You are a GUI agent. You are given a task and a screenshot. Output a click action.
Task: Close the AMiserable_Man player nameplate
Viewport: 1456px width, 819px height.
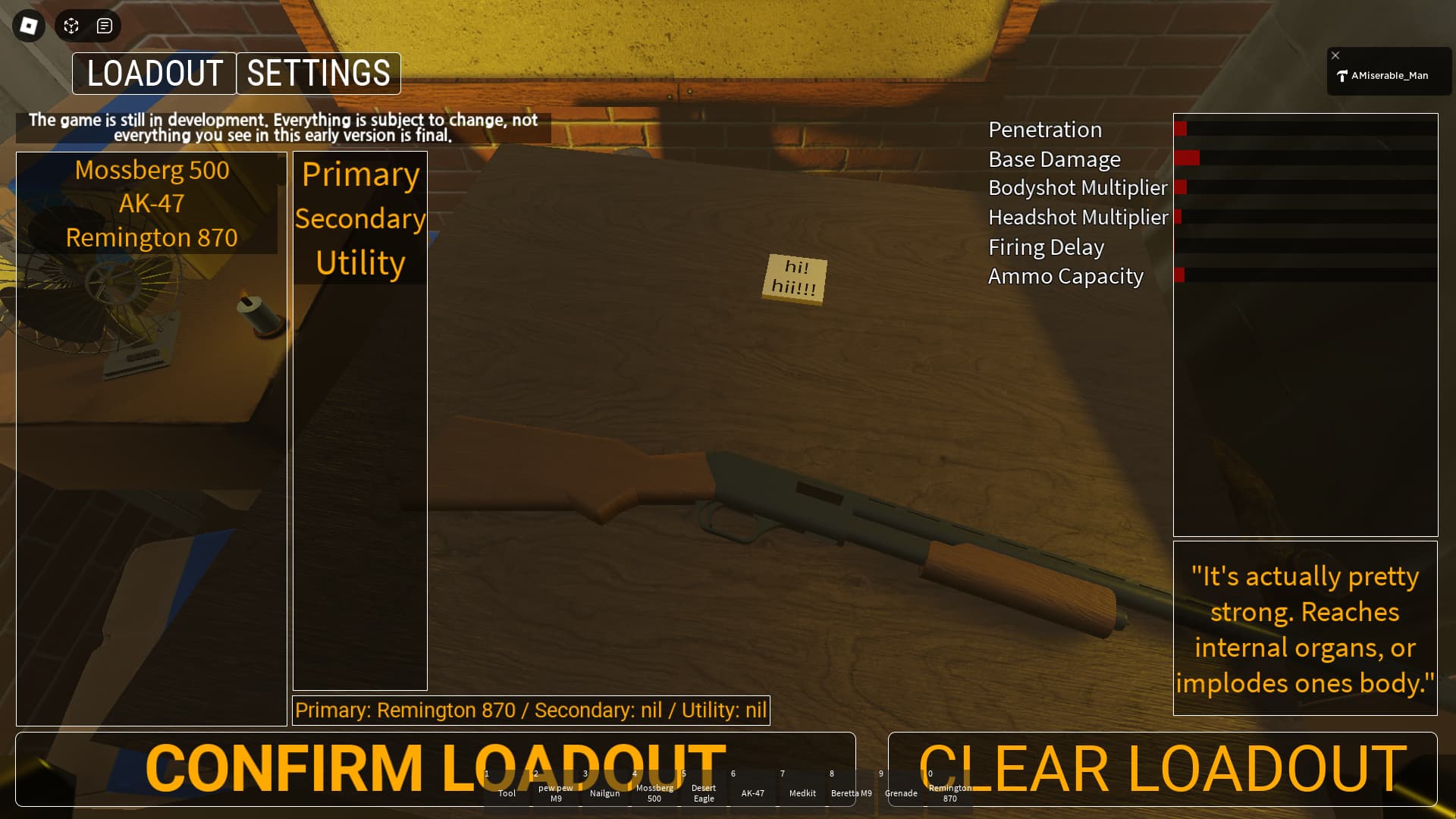[x=1335, y=55]
